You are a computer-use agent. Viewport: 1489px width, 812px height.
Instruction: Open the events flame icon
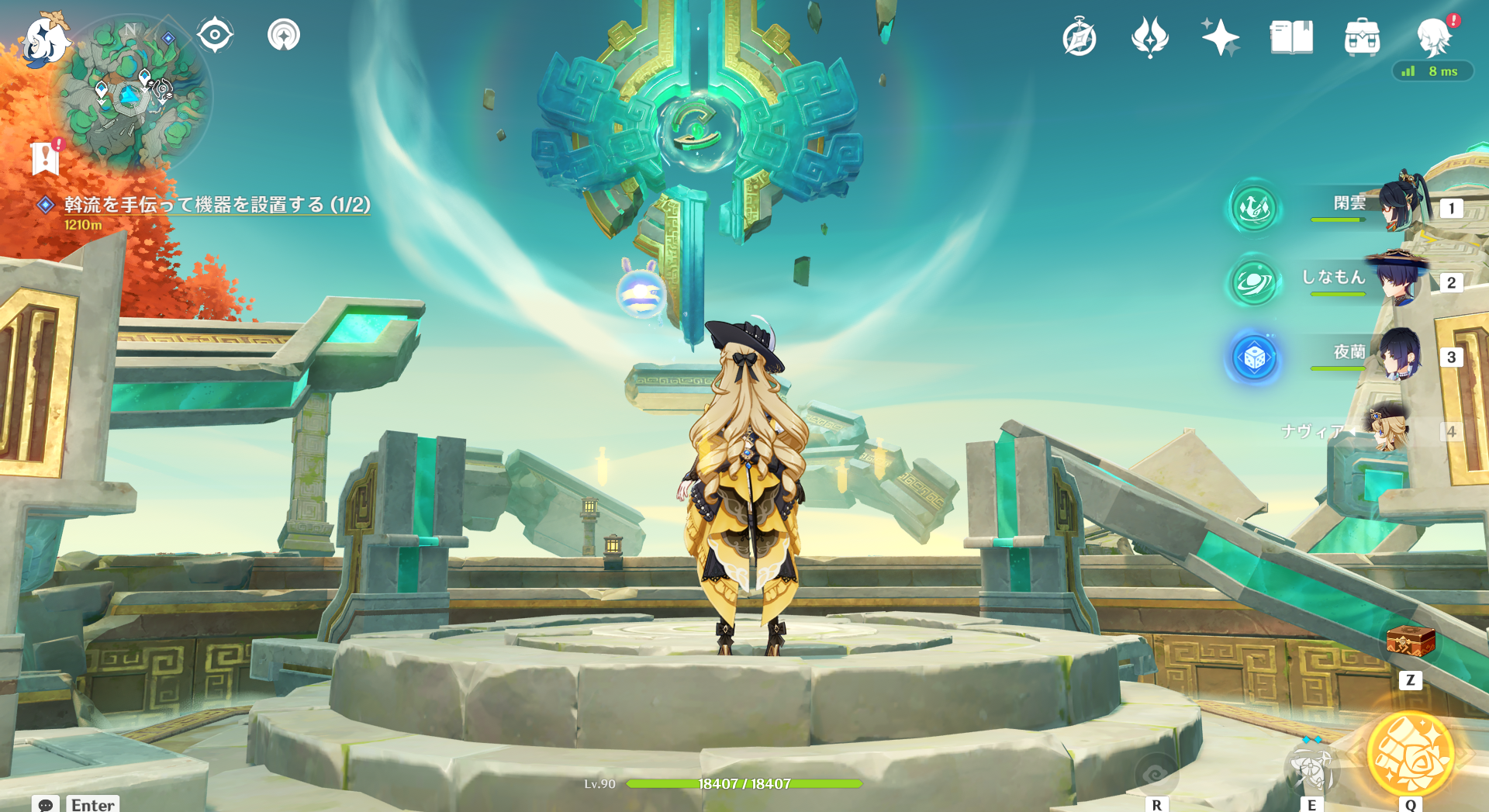[1149, 37]
